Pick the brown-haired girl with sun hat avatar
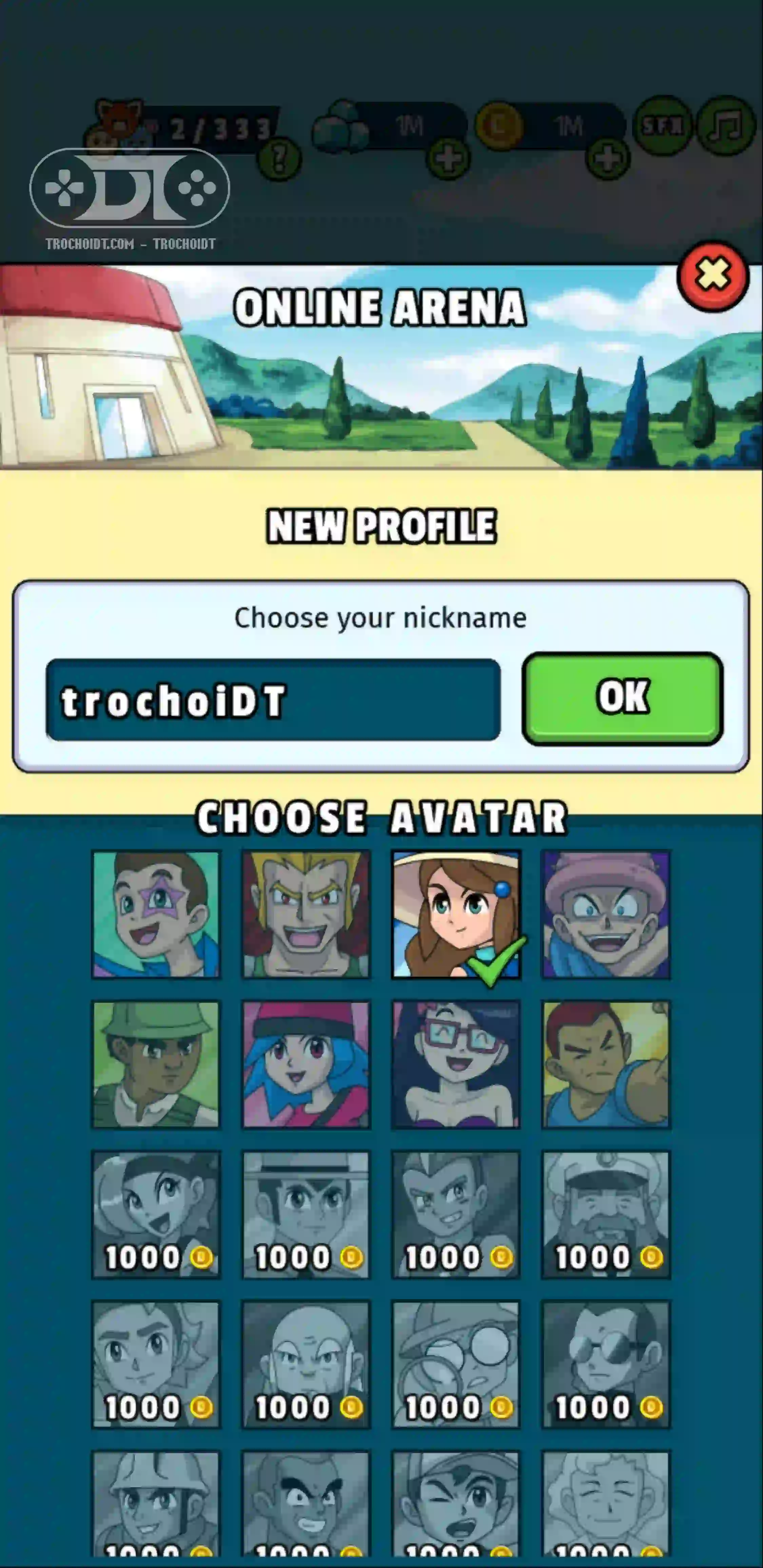The image size is (763, 1568). 455,914
